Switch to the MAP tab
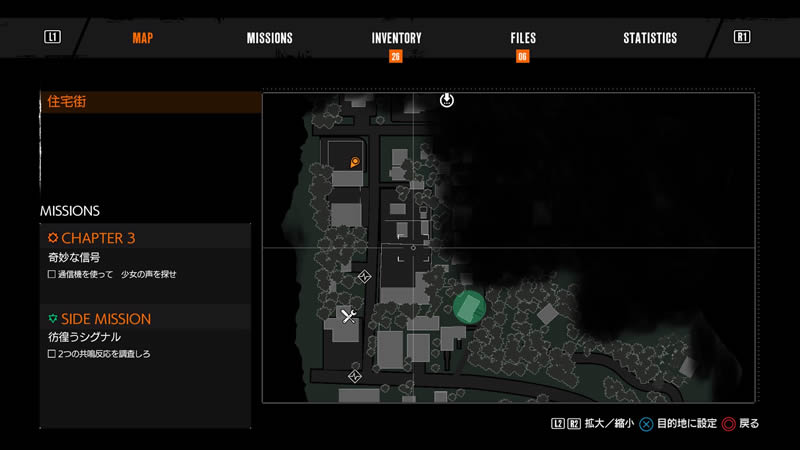Screen dimensions: 800x450 (142, 38)
